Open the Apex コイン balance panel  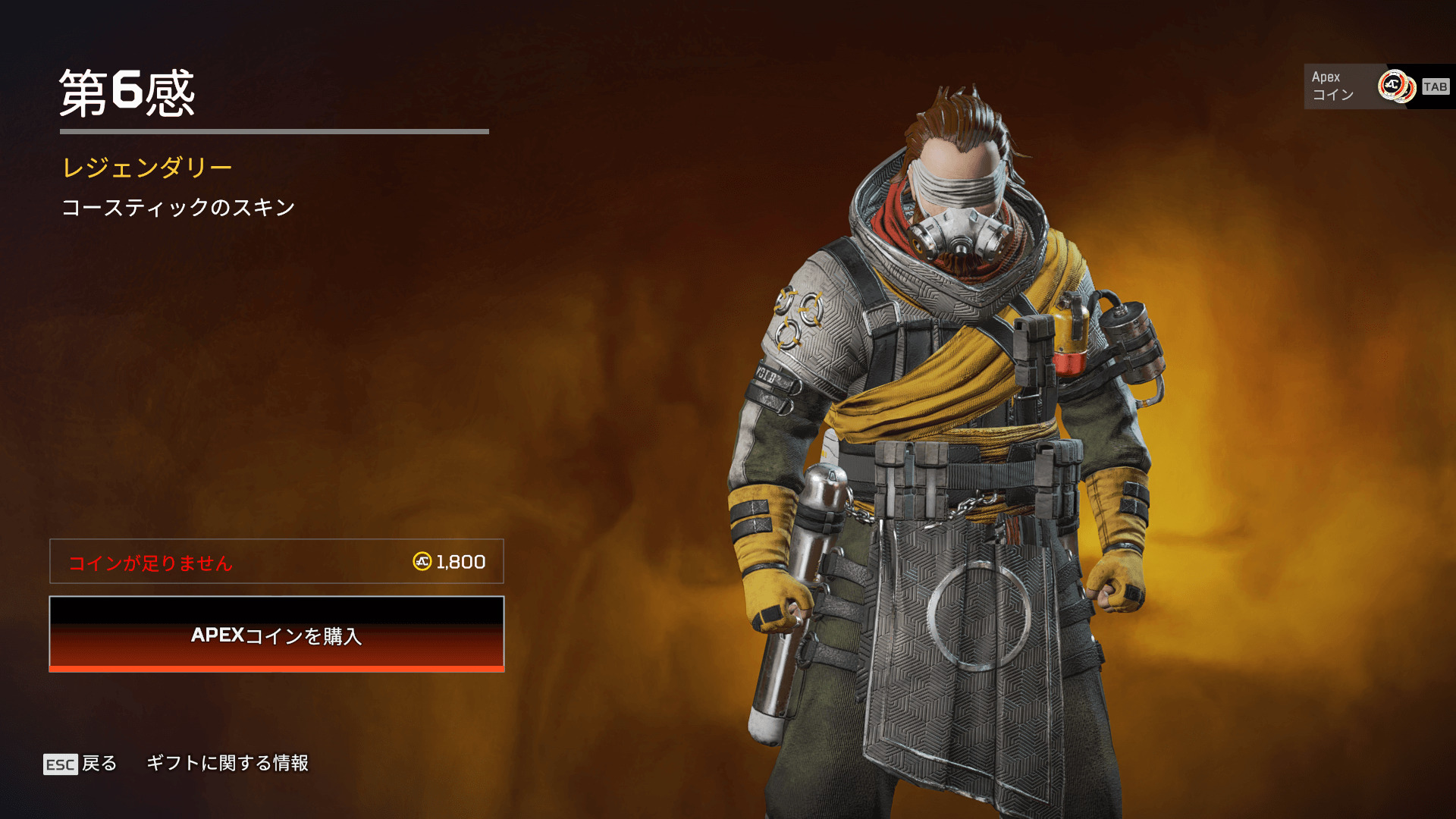1376,86
